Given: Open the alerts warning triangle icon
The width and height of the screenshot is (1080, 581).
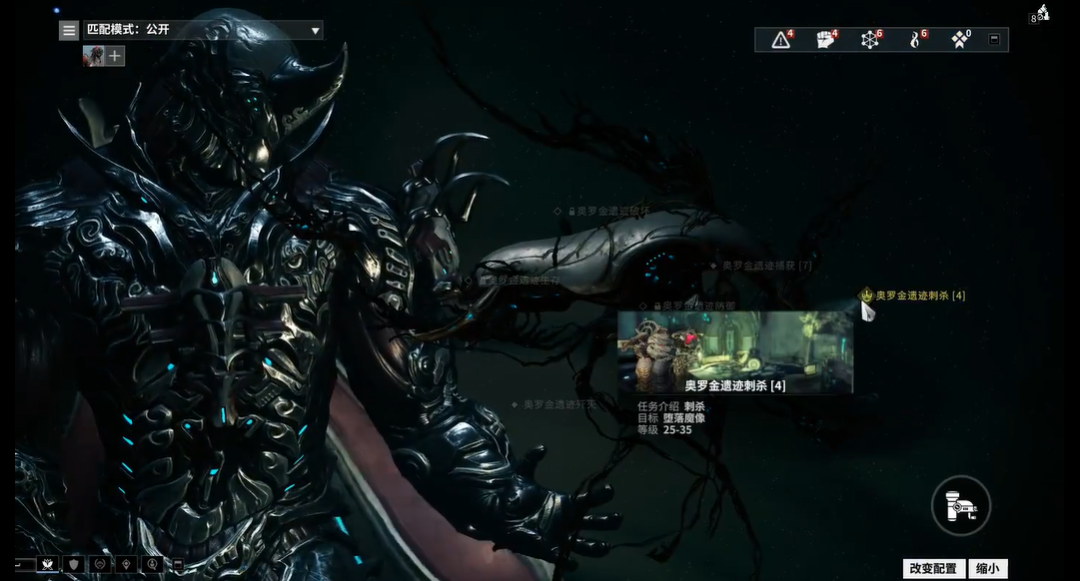Looking at the screenshot, I should 781,40.
